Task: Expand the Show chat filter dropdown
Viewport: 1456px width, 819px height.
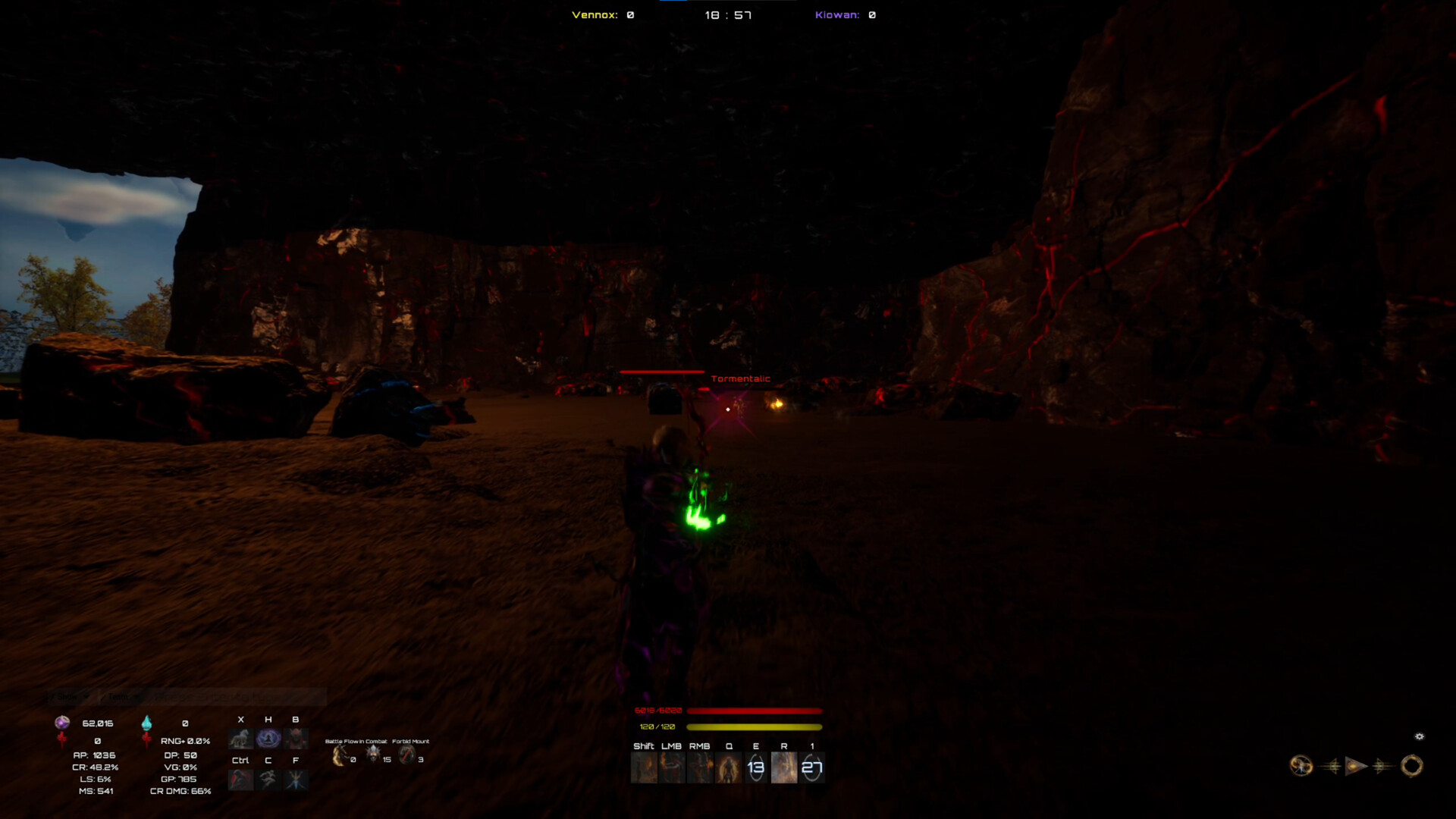Action: [86, 696]
